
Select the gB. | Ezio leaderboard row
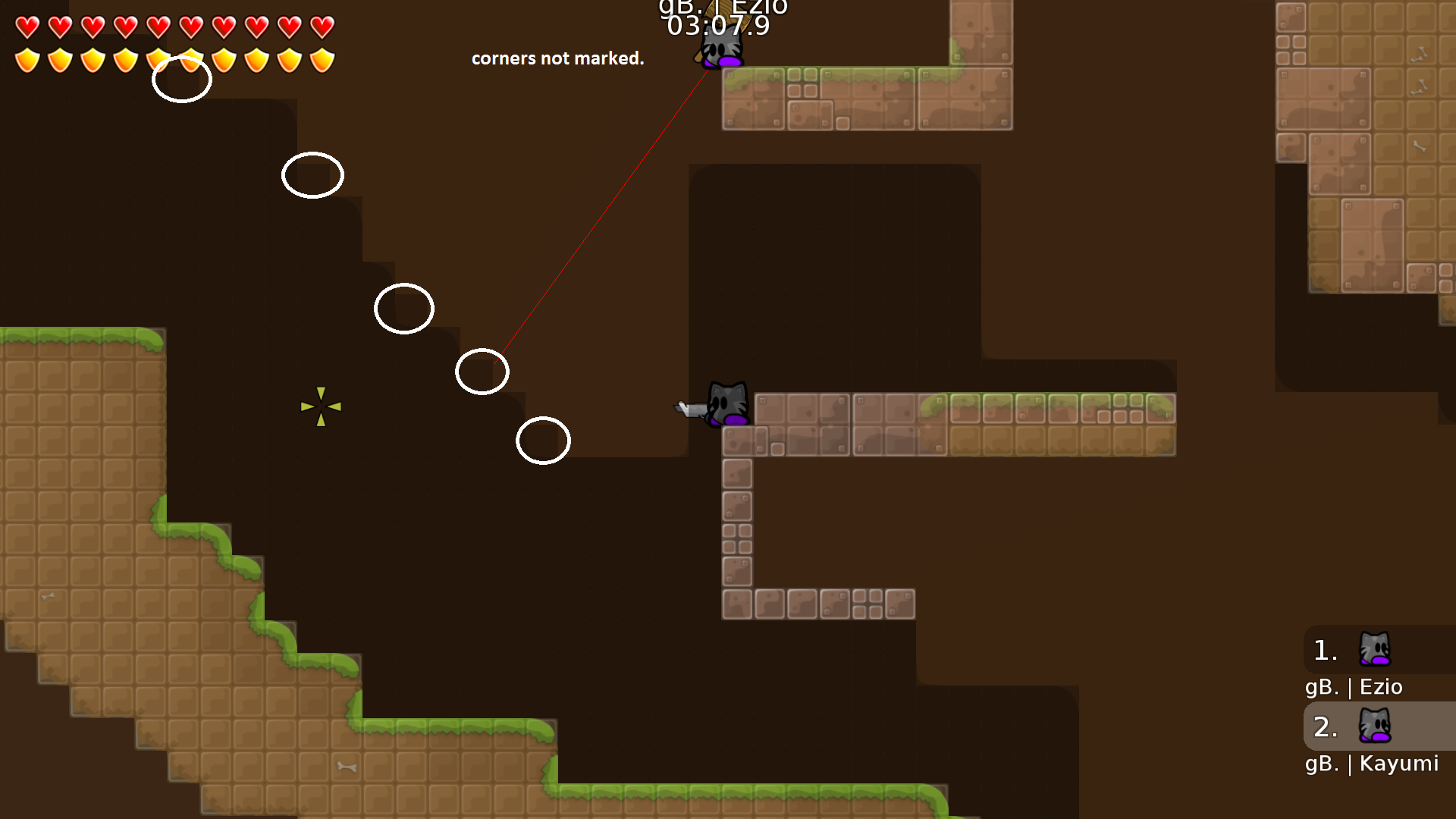[x=1354, y=687]
